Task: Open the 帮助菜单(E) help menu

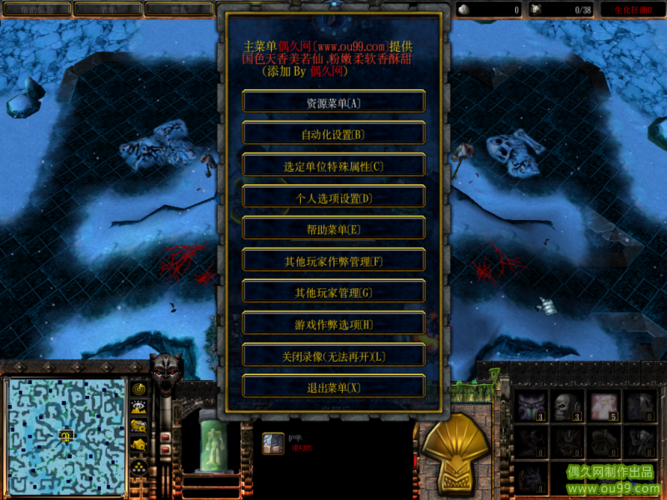Action: 333,229
